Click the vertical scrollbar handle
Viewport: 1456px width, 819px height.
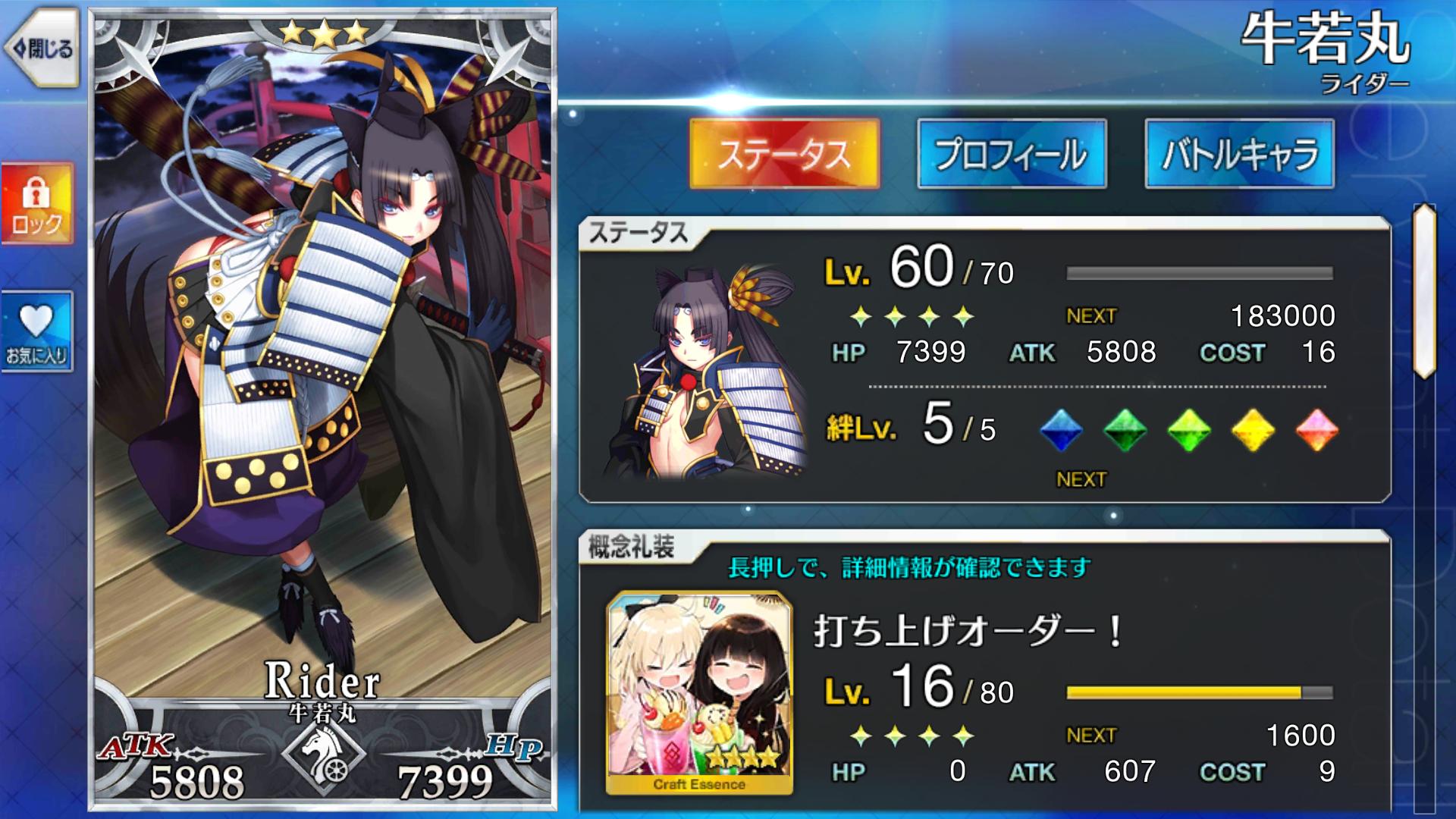pyautogui.click(x=1424, y=291)
